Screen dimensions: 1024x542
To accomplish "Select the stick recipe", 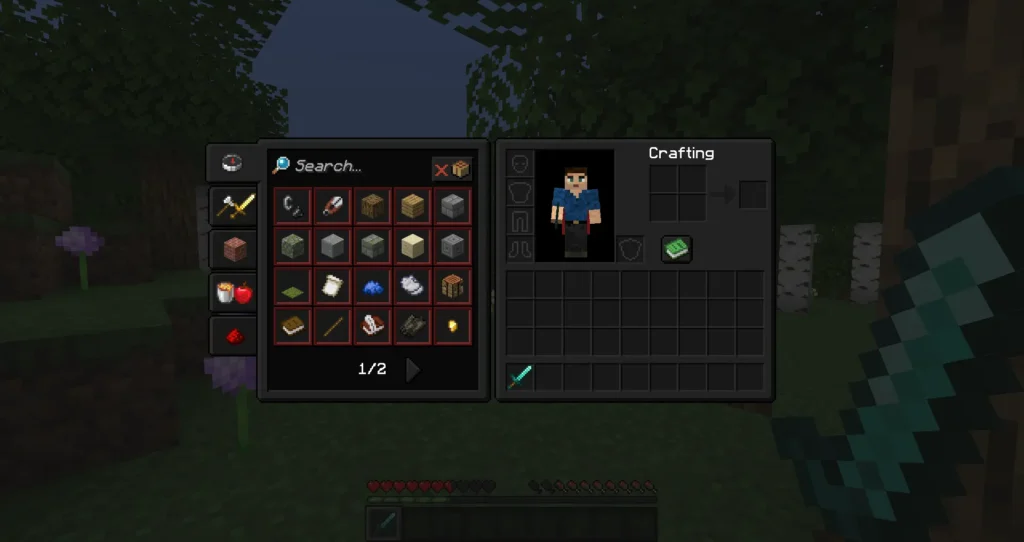I will click(x=332, y=326).
